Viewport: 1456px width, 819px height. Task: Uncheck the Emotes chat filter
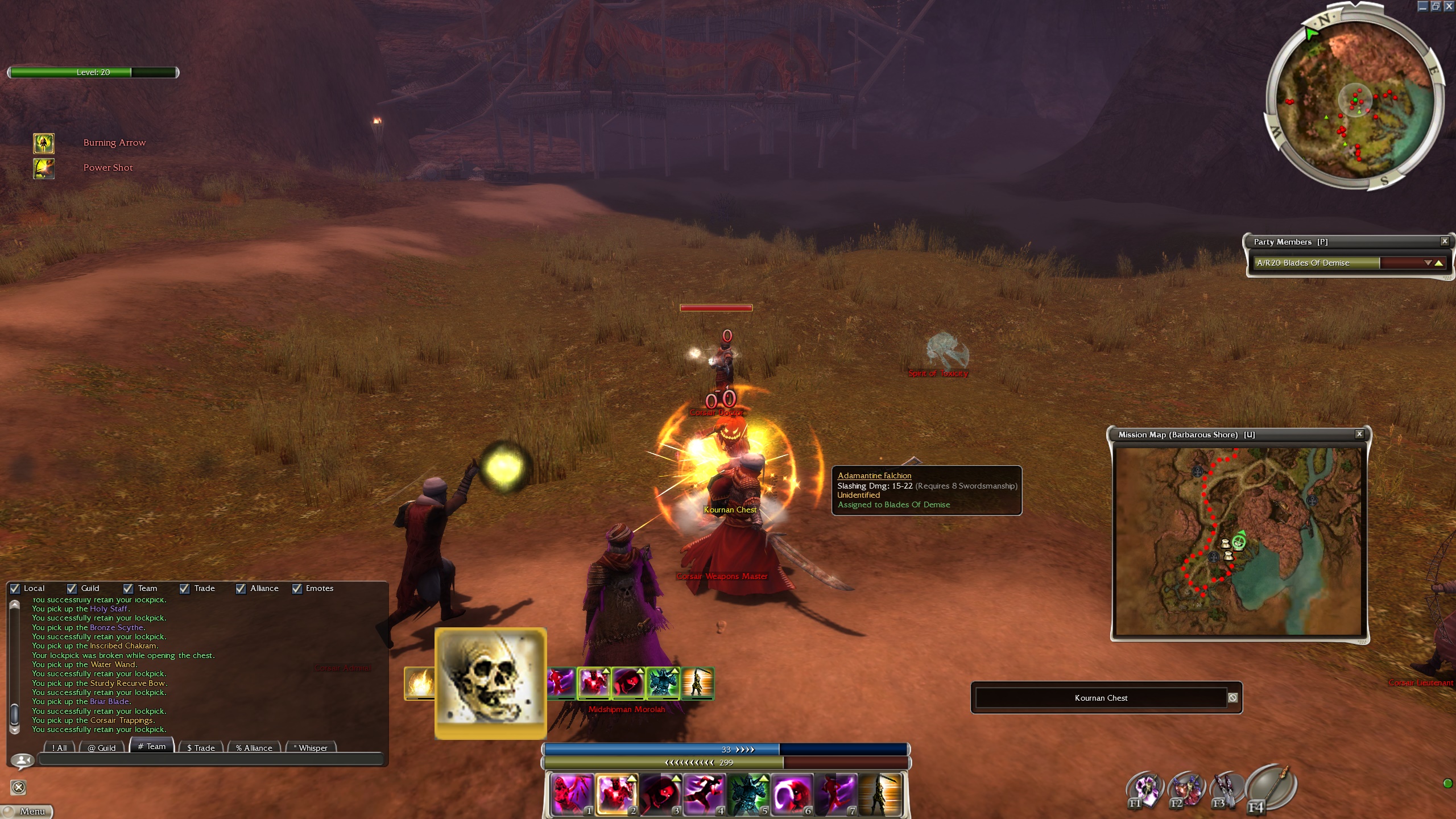pos(297,589)
